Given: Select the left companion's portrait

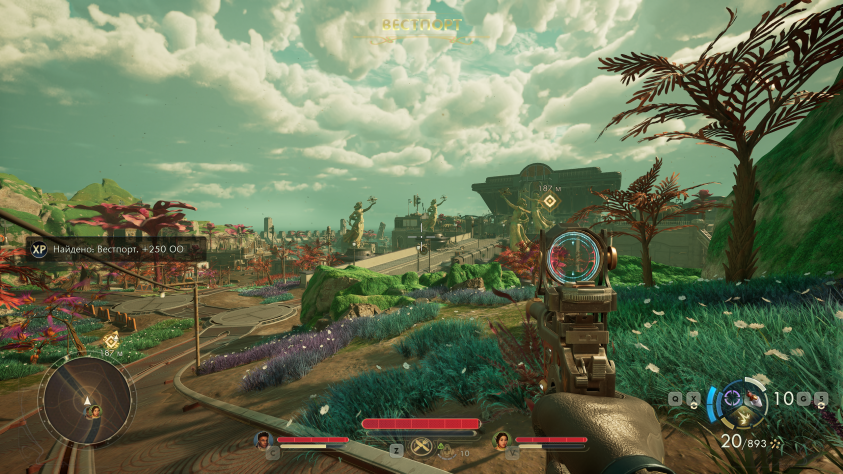Looking at the screenshot, I should [263, 440].
